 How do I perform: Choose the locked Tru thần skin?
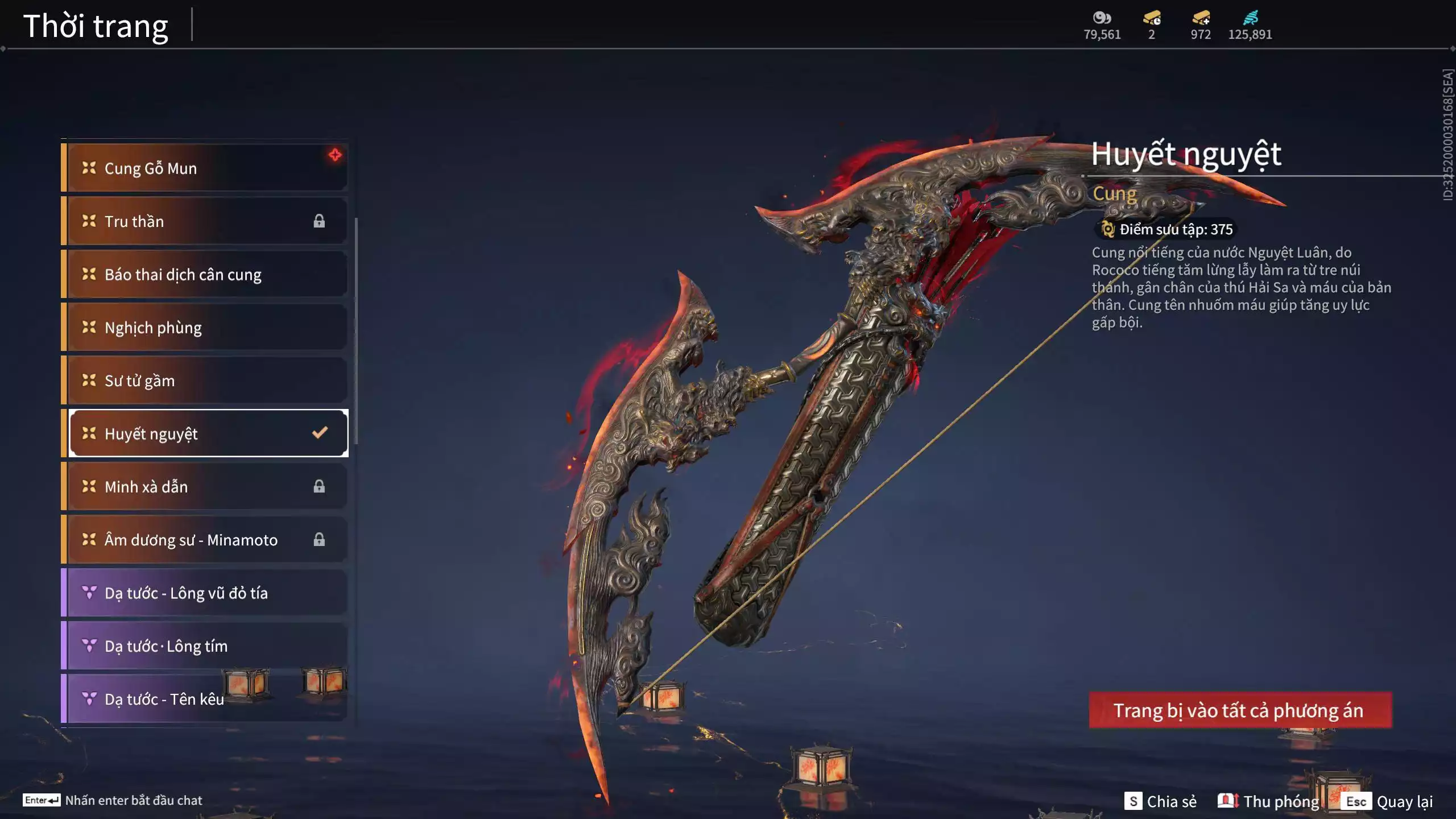(205, 221)
